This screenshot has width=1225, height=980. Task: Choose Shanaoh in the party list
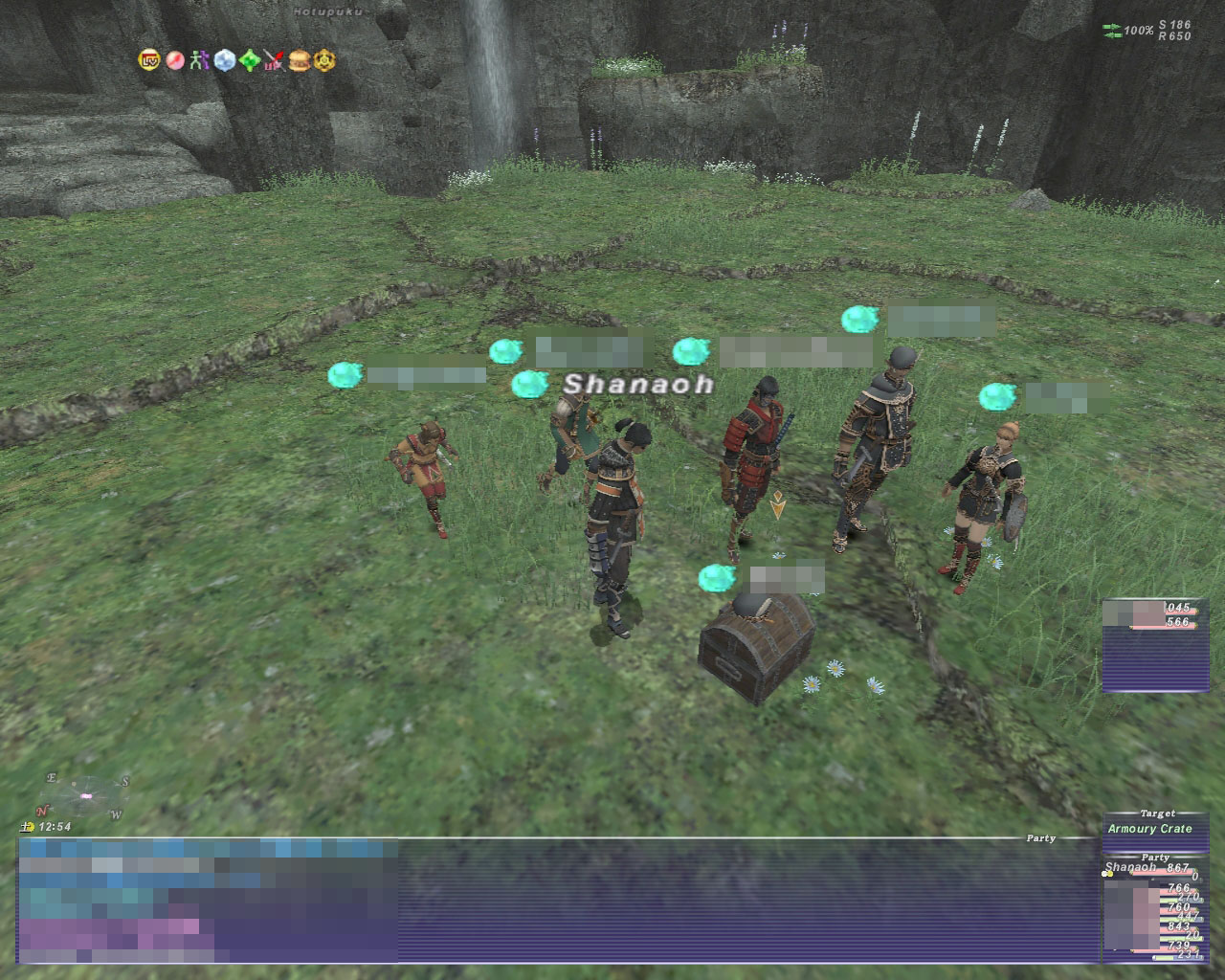click(x=1130, y=868)
